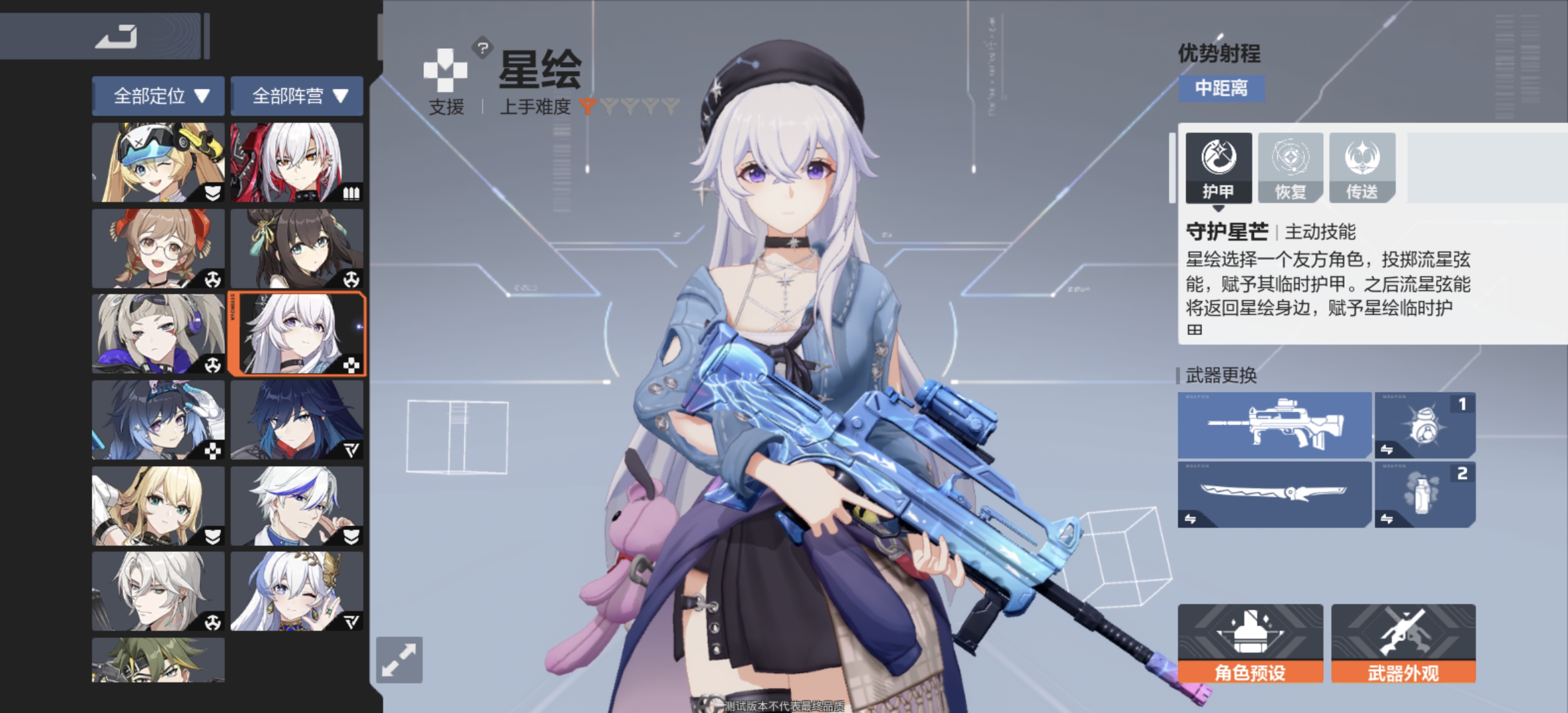
Task: Select the blonde character with the blue visor
Action: [158, 162]
